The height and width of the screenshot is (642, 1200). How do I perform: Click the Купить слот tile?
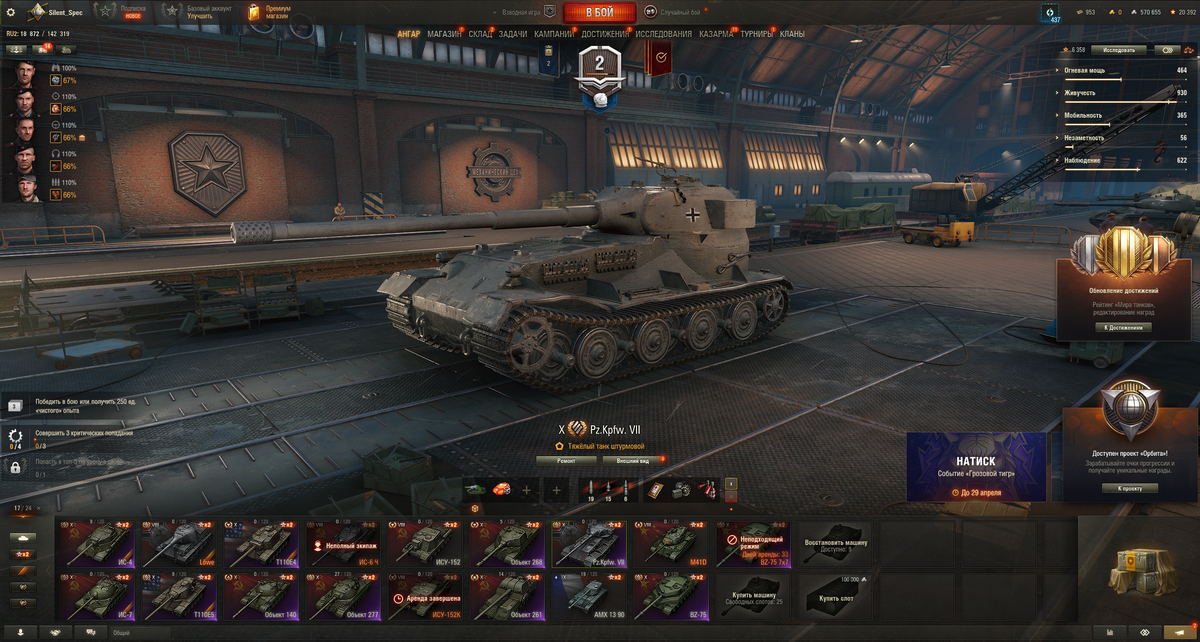835,594
